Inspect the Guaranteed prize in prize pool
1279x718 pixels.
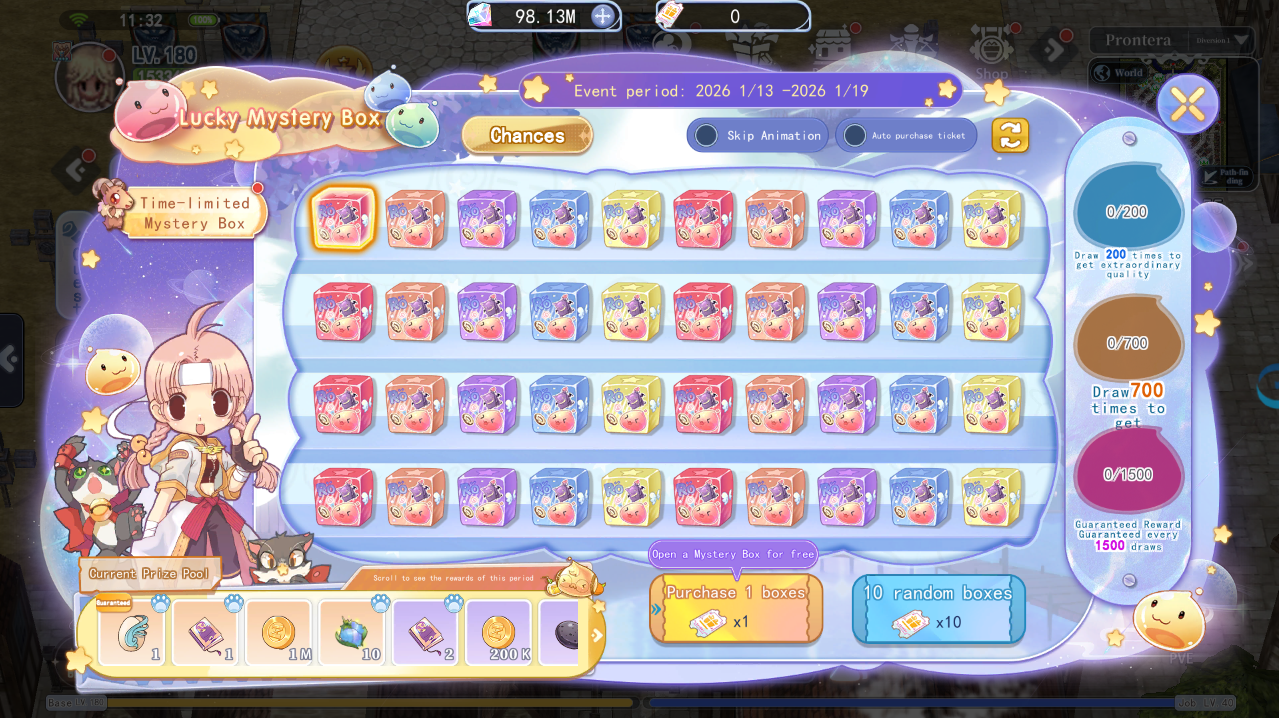click(132, 633)
